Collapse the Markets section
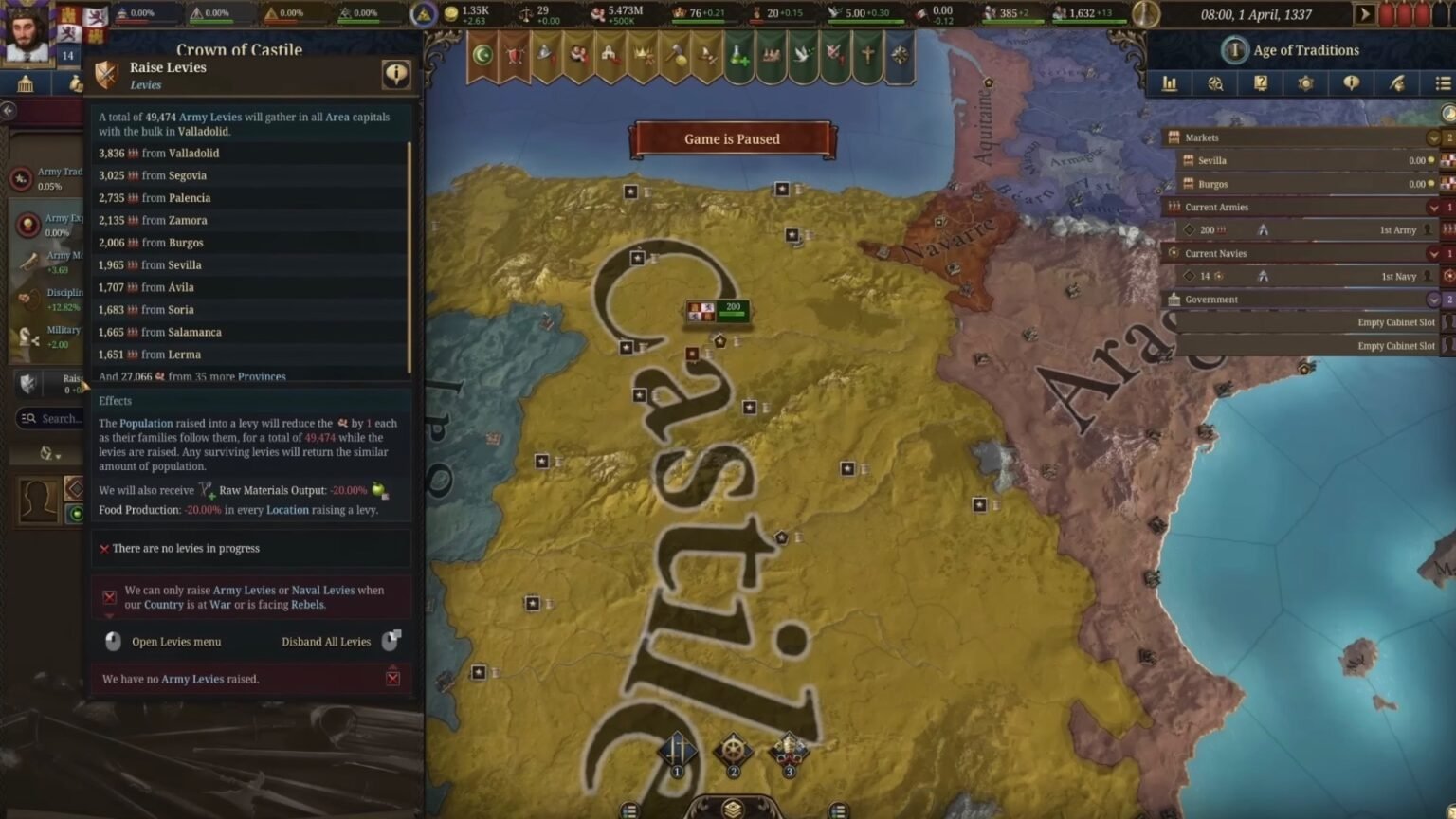 1434,136
